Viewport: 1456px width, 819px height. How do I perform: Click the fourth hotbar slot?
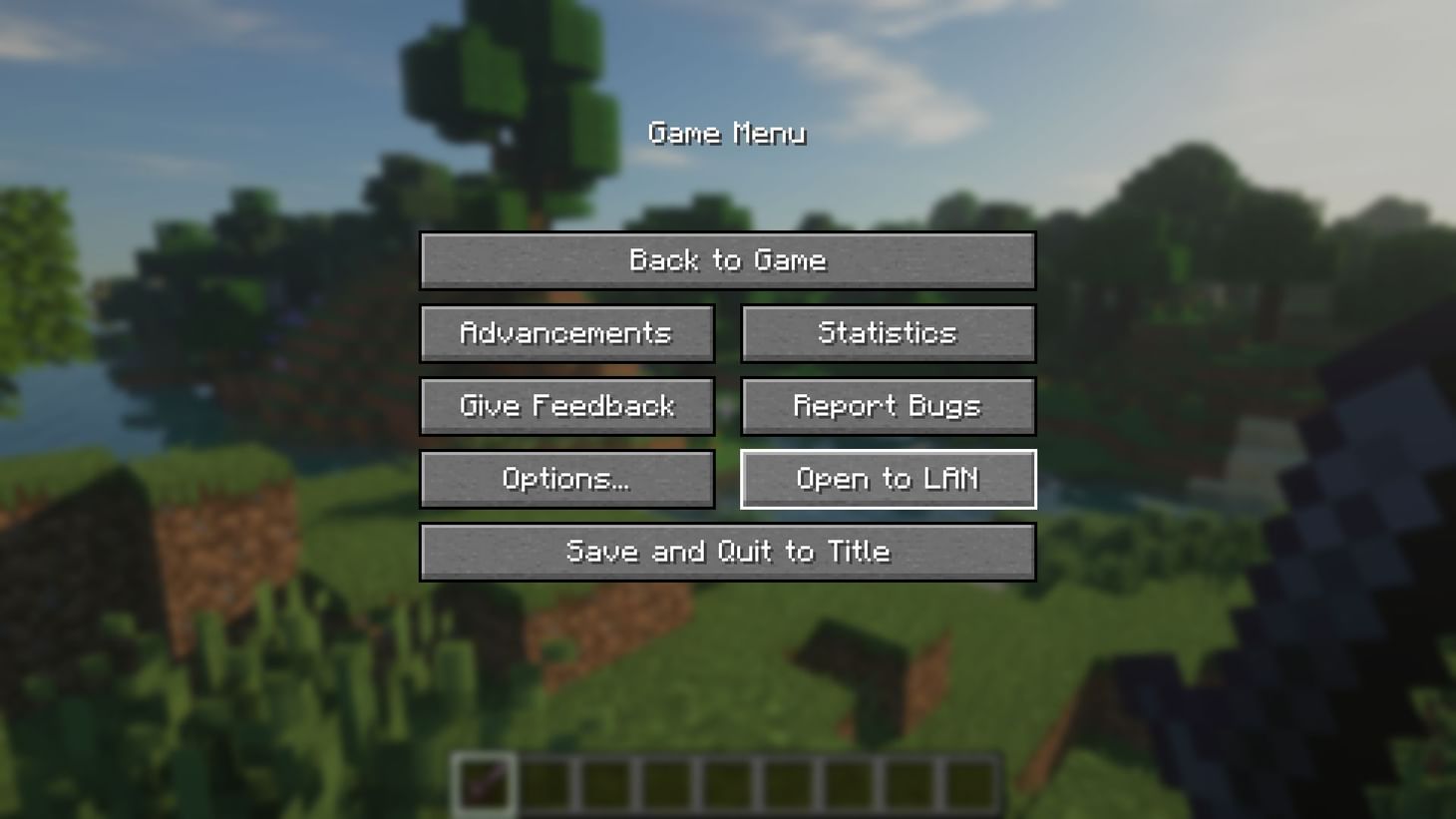(665, 784)
